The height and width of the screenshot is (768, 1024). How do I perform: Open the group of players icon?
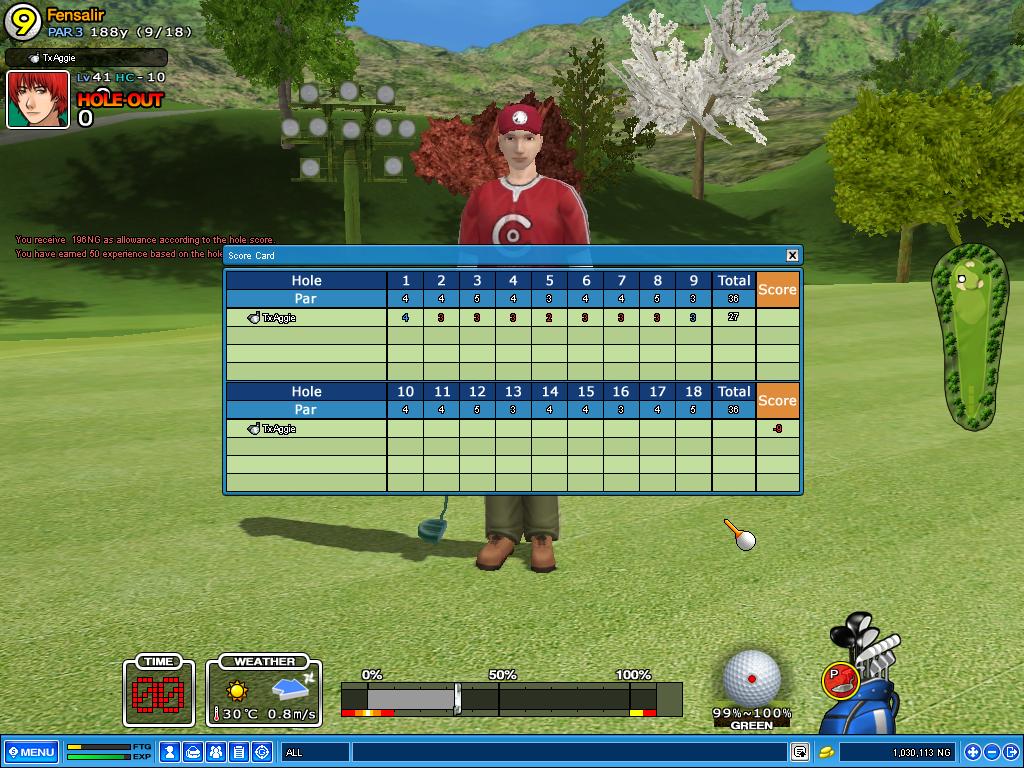coord(216,752)
